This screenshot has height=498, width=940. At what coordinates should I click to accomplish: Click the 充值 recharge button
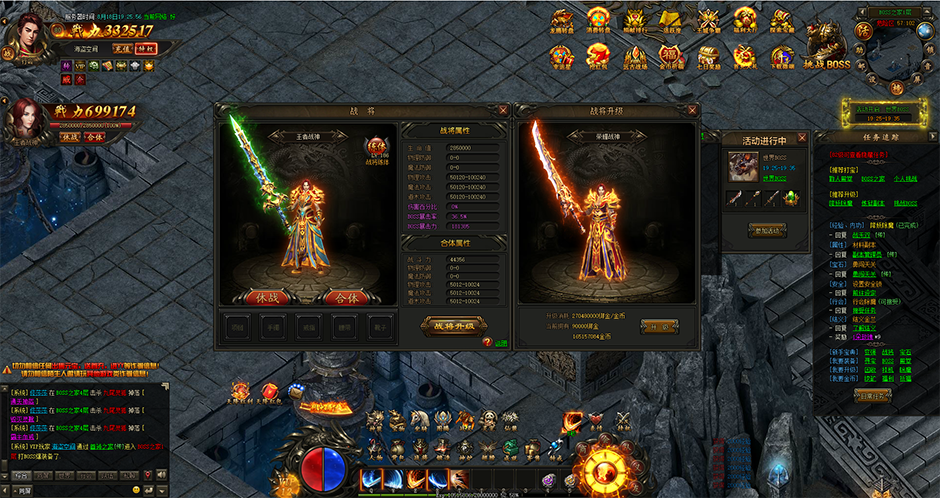point(121,48)
